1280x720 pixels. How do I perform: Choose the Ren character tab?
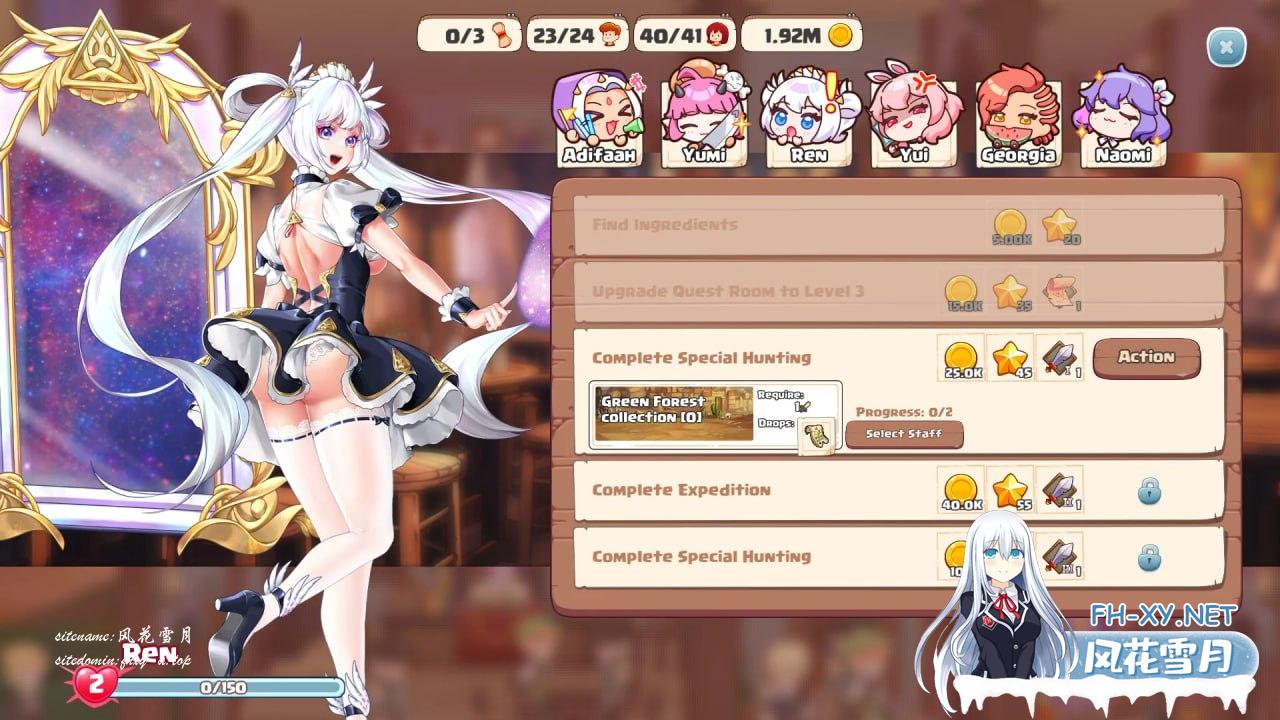[x=808, y=120]
